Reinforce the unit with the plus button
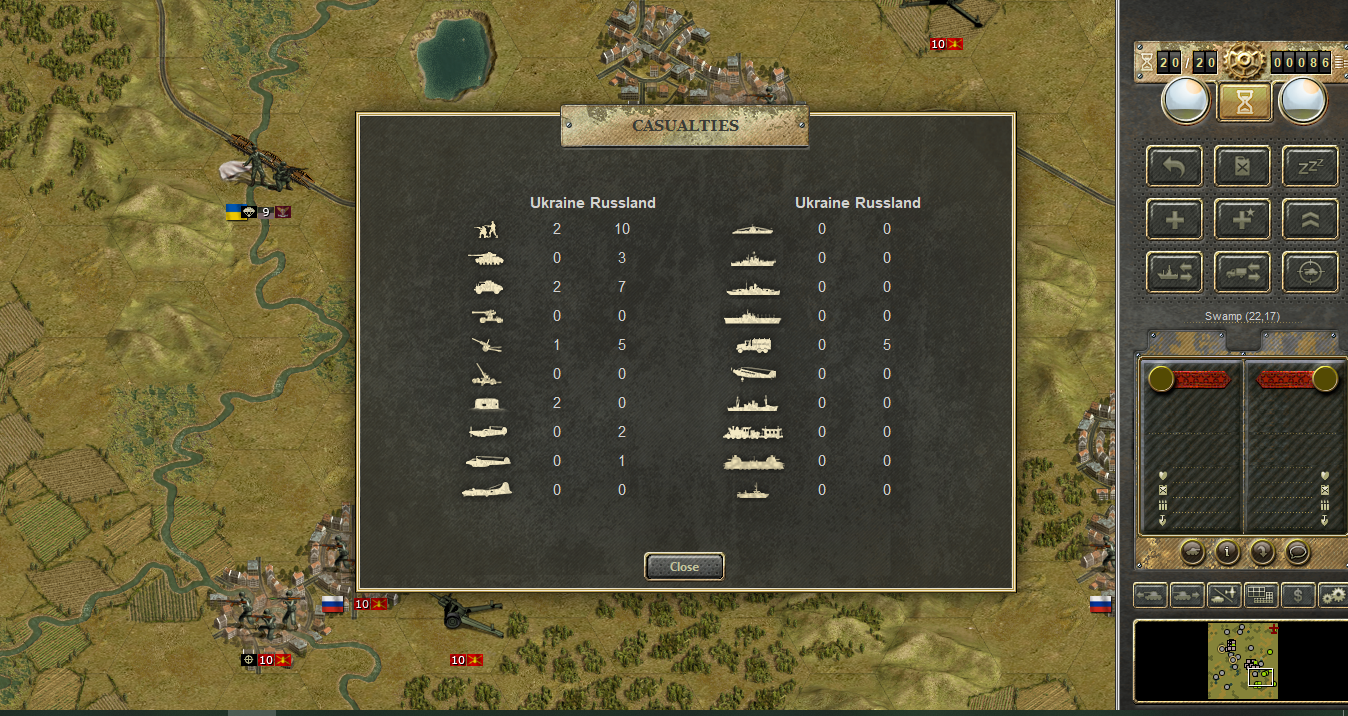The width and height of the screenshot is (1348, 716). tap(1175, 219)
